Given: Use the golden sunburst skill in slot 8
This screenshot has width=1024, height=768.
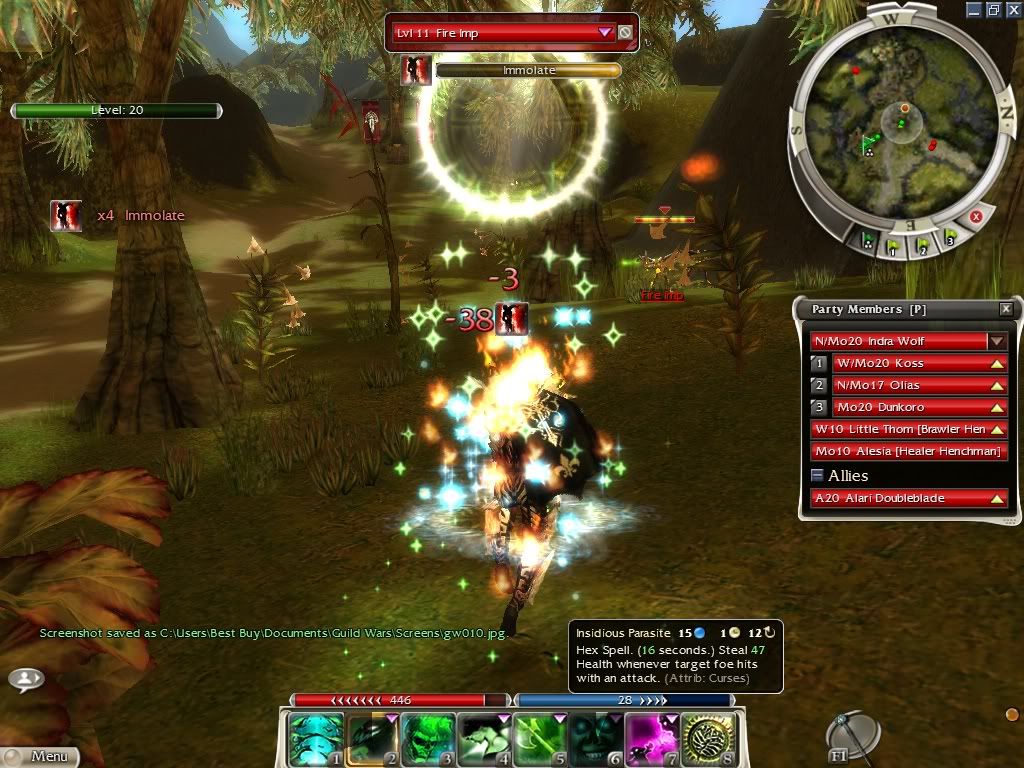Looking at the screenshot, I should 710,739.
